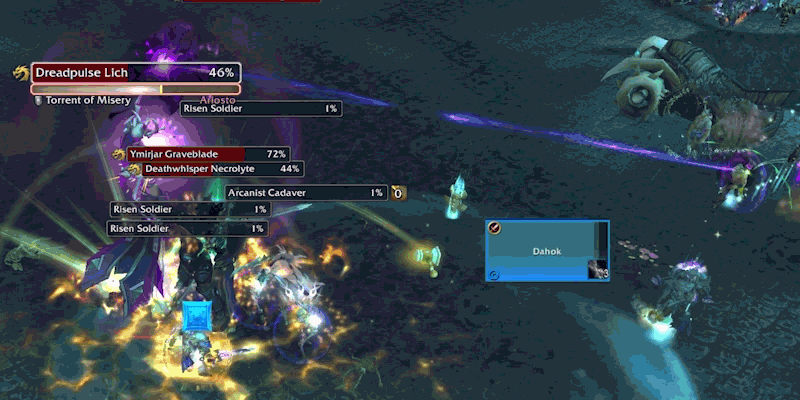The height and width of the screenshot is (400, 800).
Task: Target the Dreadpulse Lich nameplate
Action: (x=136, y=73)
